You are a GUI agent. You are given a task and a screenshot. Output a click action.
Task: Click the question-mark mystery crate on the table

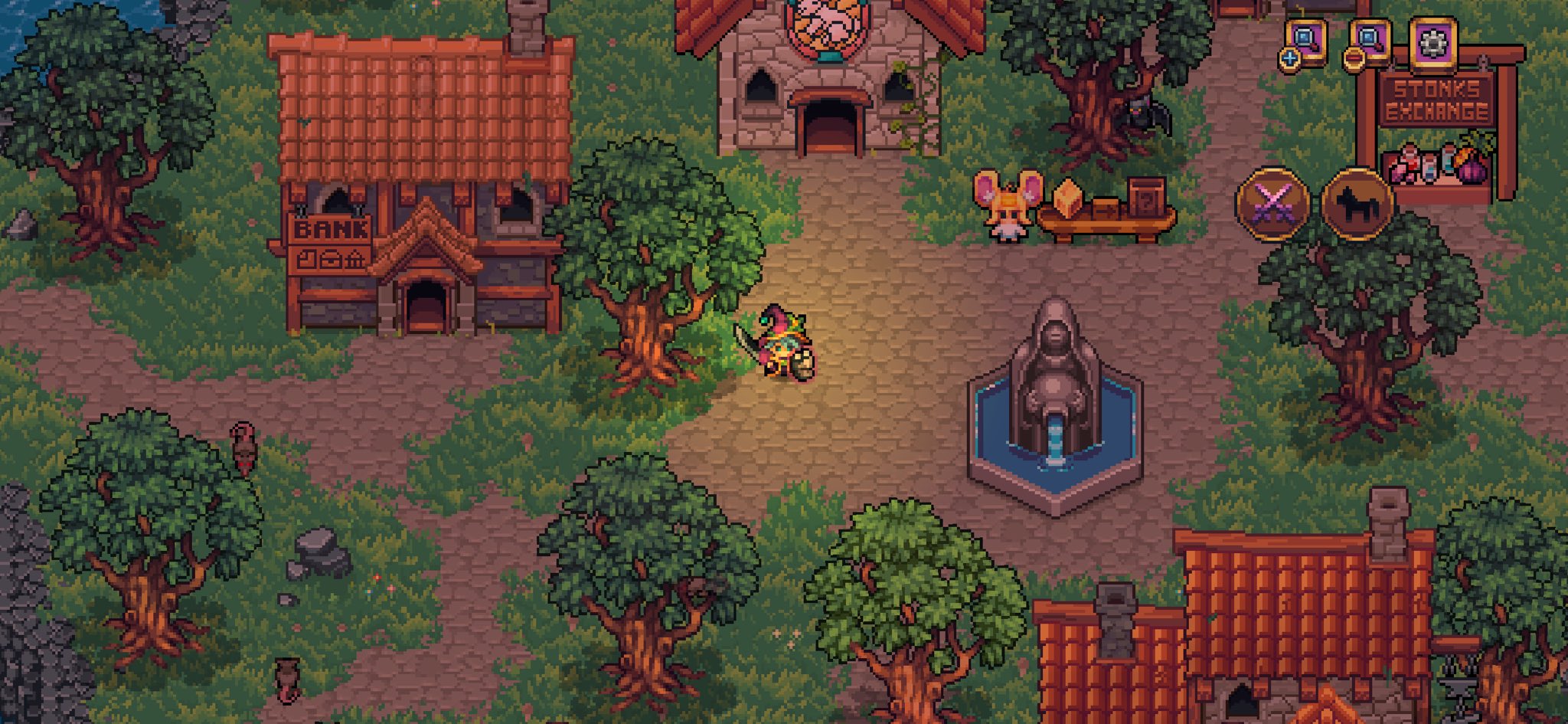click(1146, 201)
